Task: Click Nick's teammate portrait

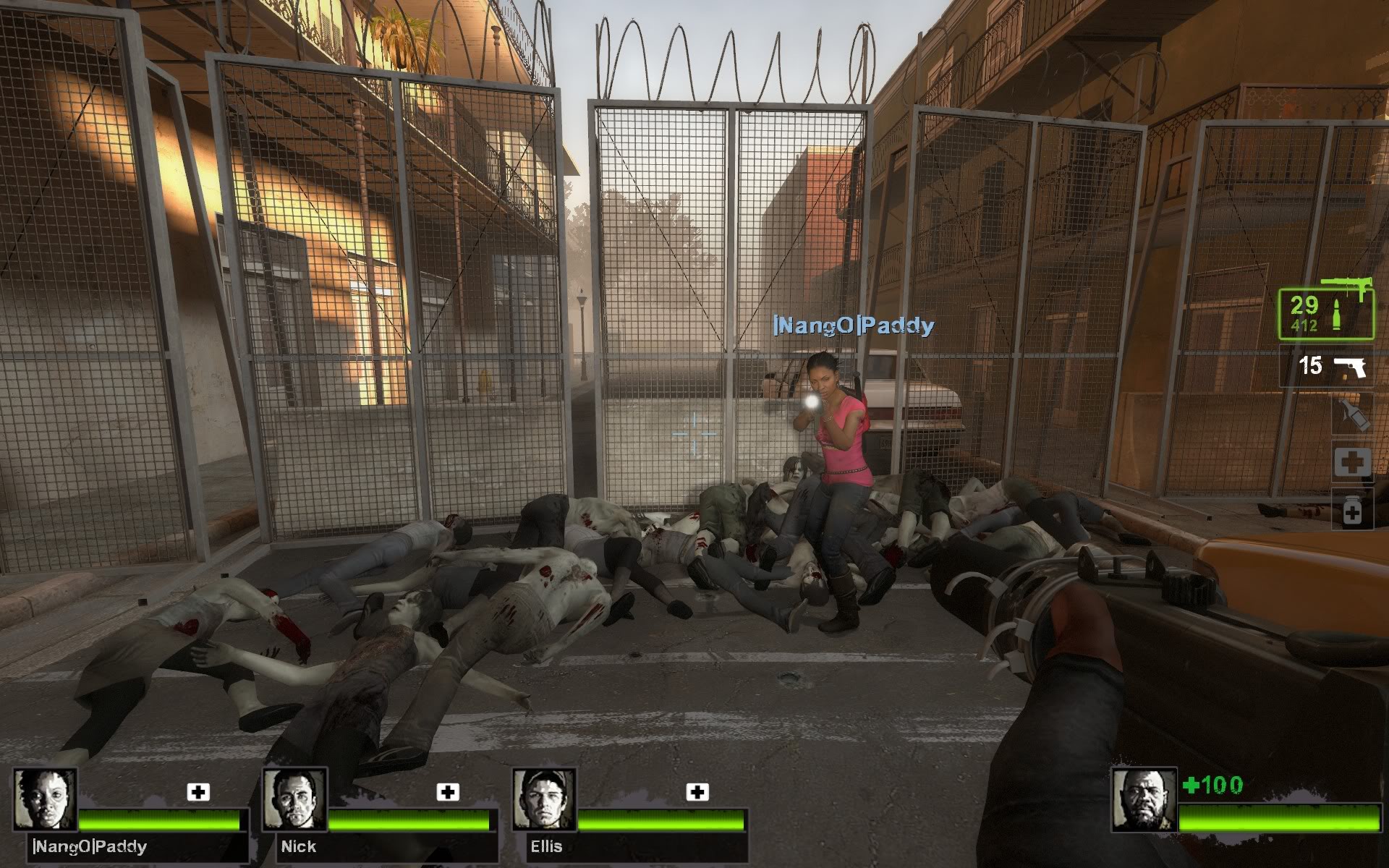Action: point(294,799)
